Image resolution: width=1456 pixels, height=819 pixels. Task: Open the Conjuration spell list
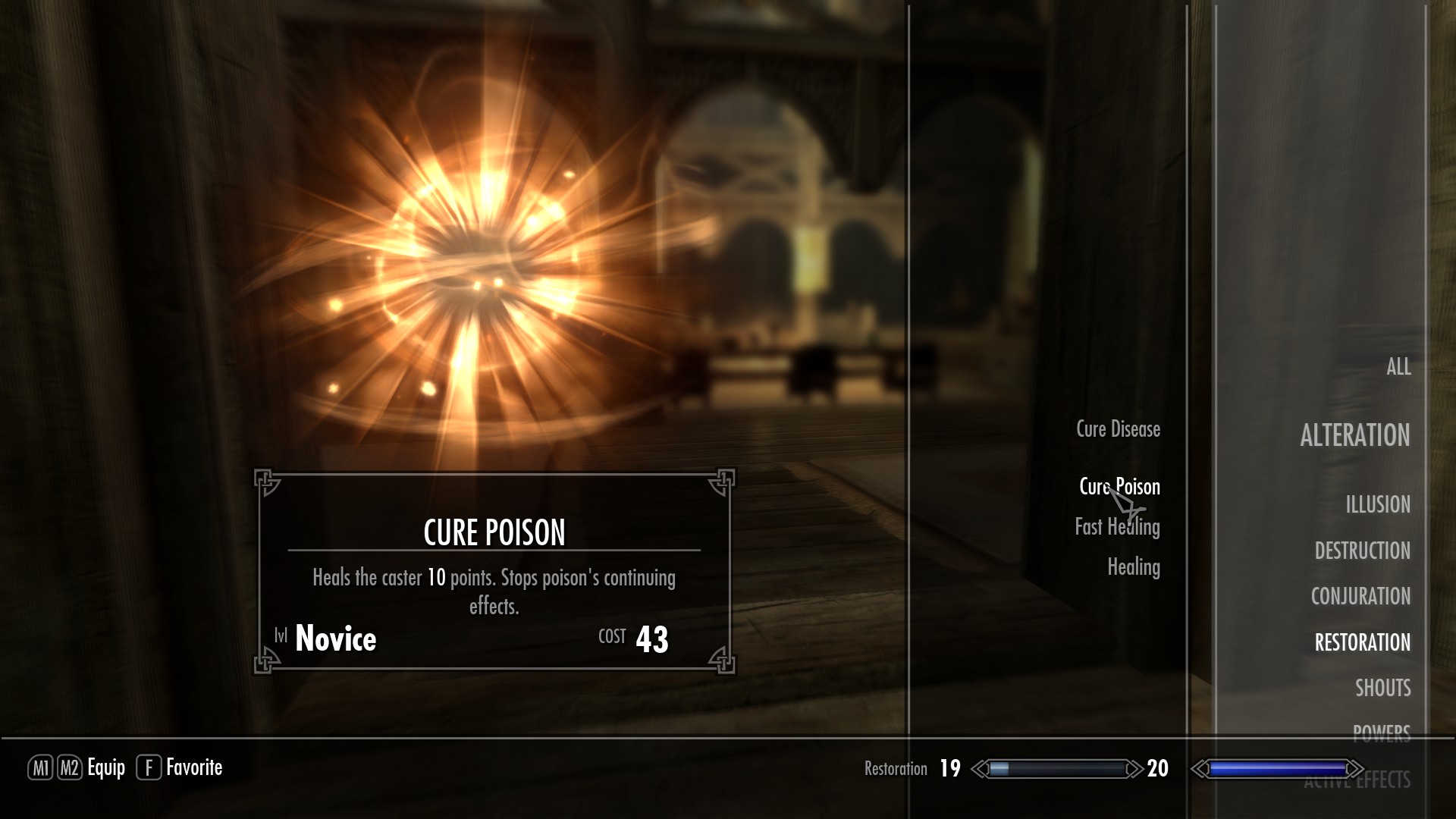[x=1360, y=596]
